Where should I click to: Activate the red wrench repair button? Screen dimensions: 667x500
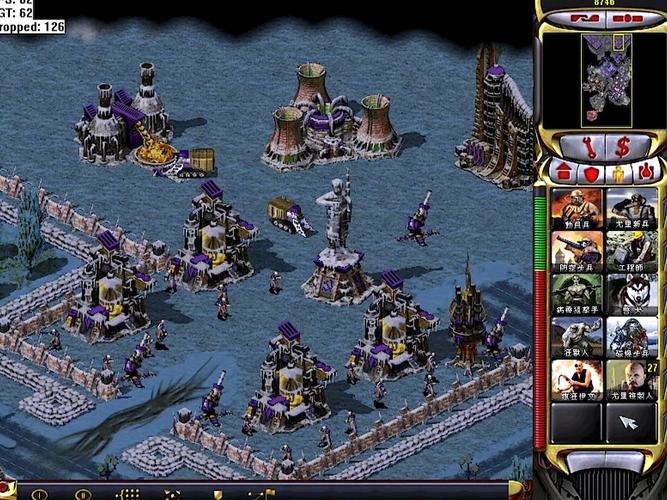point(589,146)
